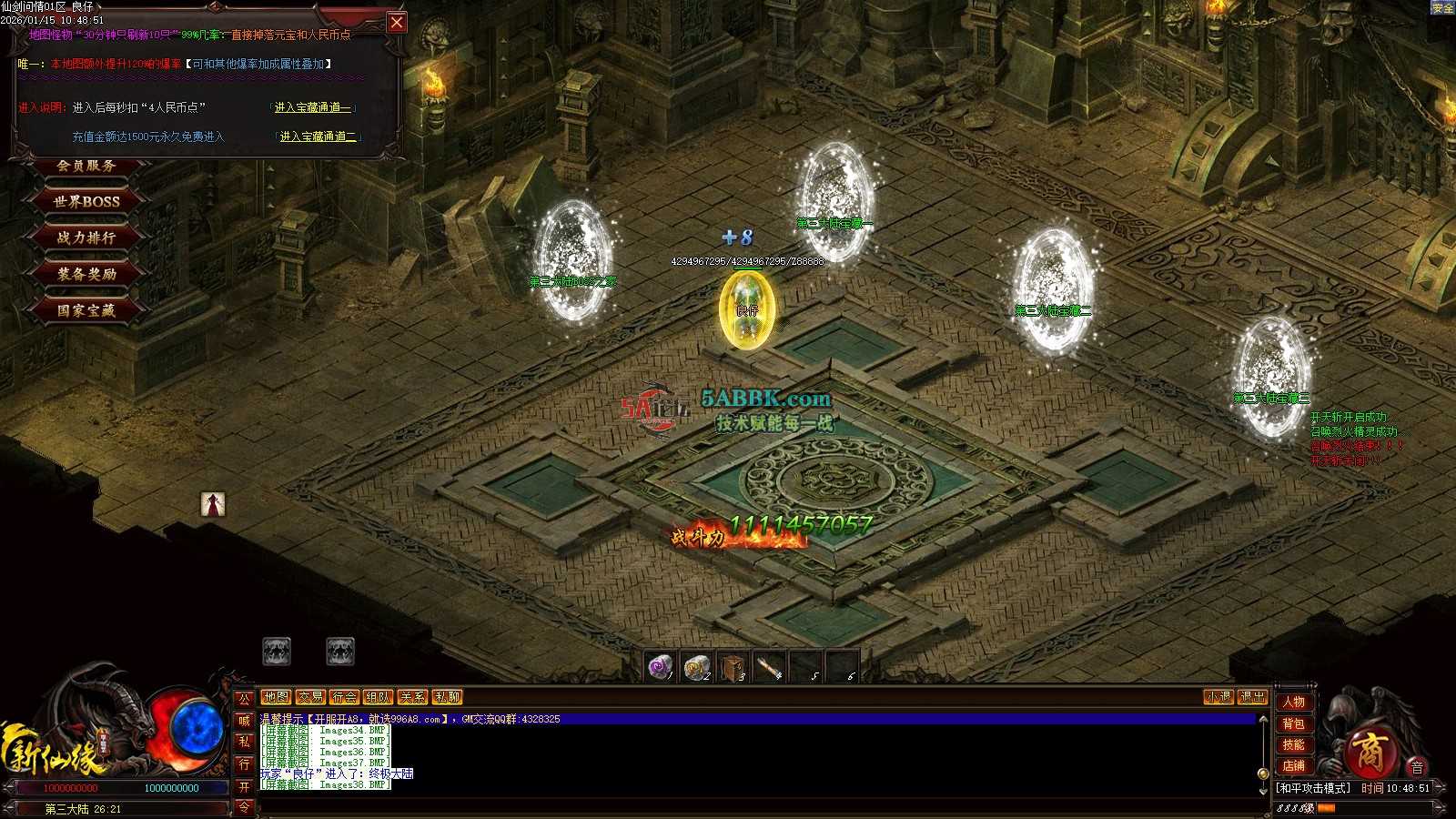This screenshot has height=819, width=1456.
Task: Switch to the 喊 shout chat channel
Action: tap(244, 721)
